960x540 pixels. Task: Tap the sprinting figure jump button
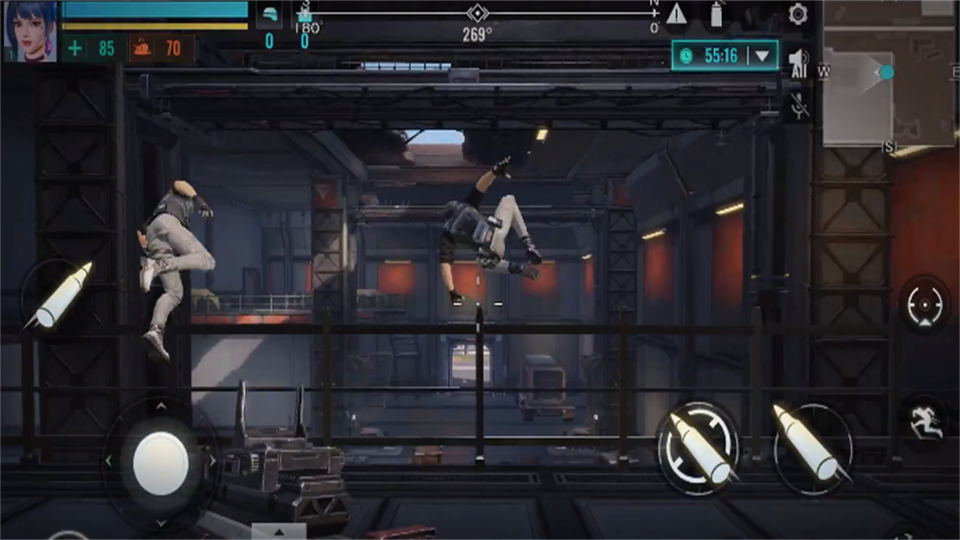click(x=926, y=420)
